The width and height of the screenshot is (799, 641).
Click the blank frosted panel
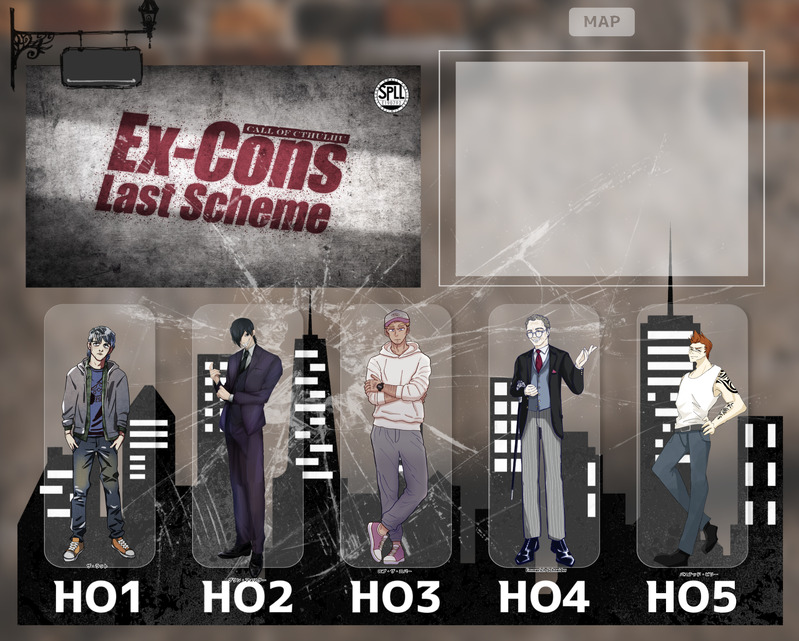[601, 169]
